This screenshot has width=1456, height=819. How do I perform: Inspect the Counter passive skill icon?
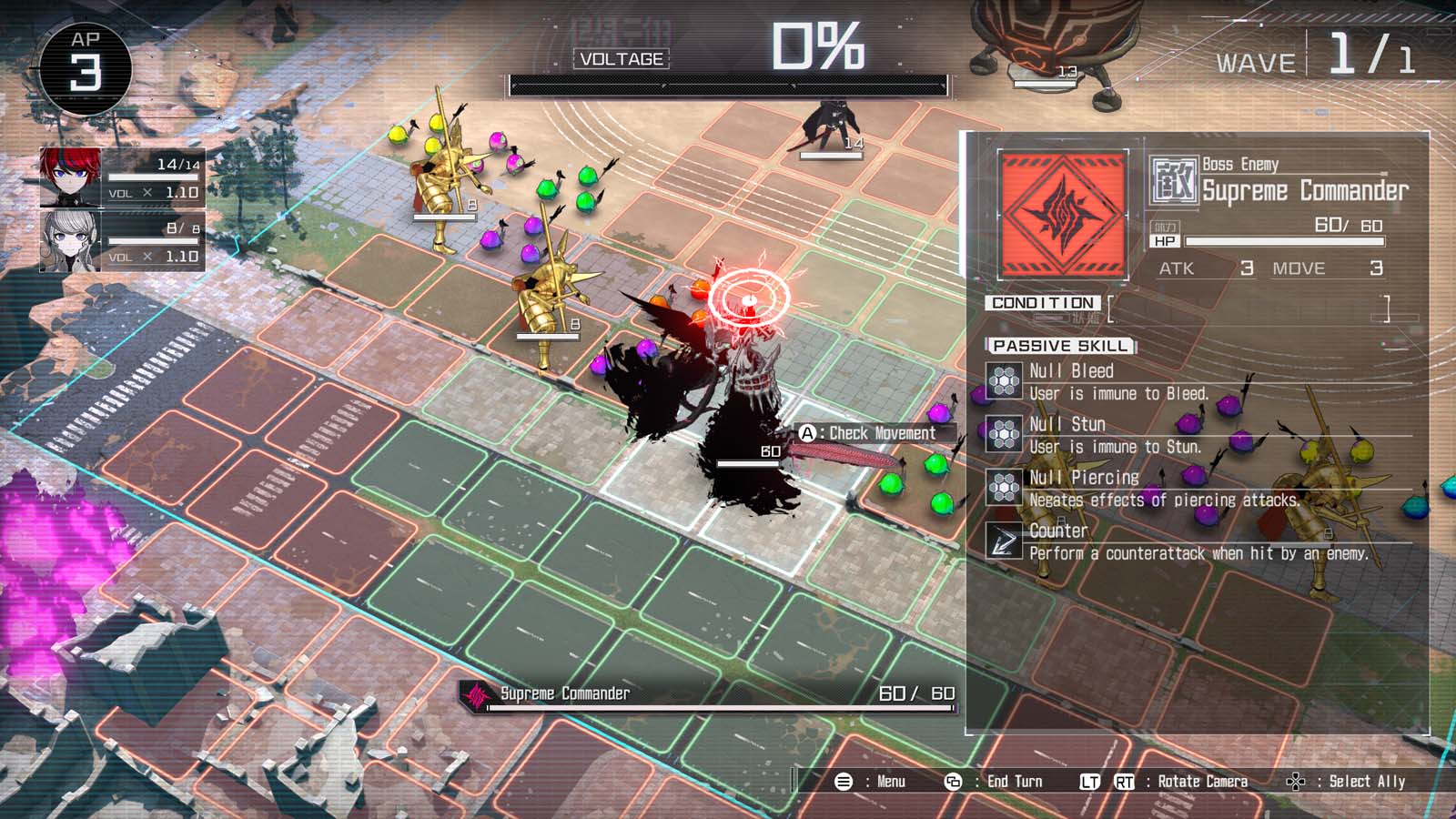(x=1004, y=541)
